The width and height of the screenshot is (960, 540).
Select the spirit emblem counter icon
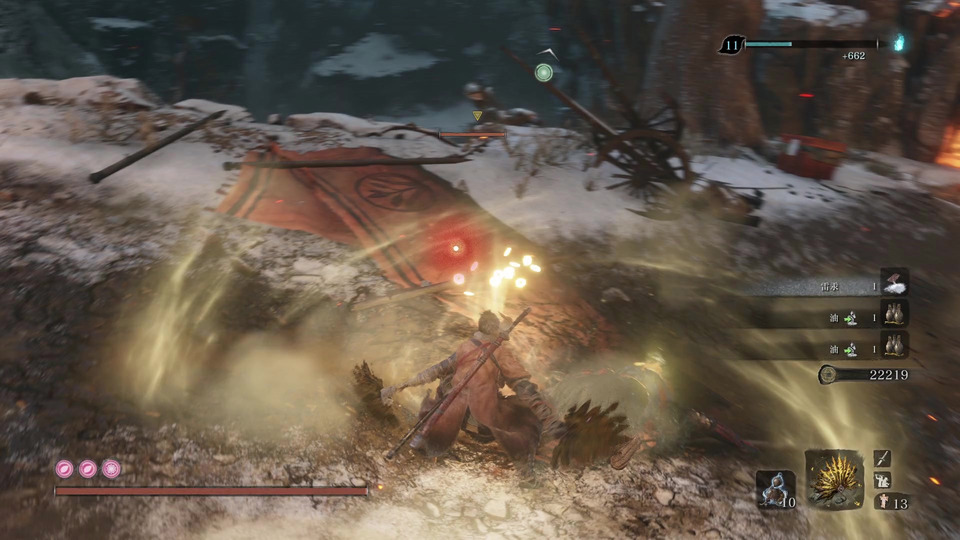tap(882, 501)
